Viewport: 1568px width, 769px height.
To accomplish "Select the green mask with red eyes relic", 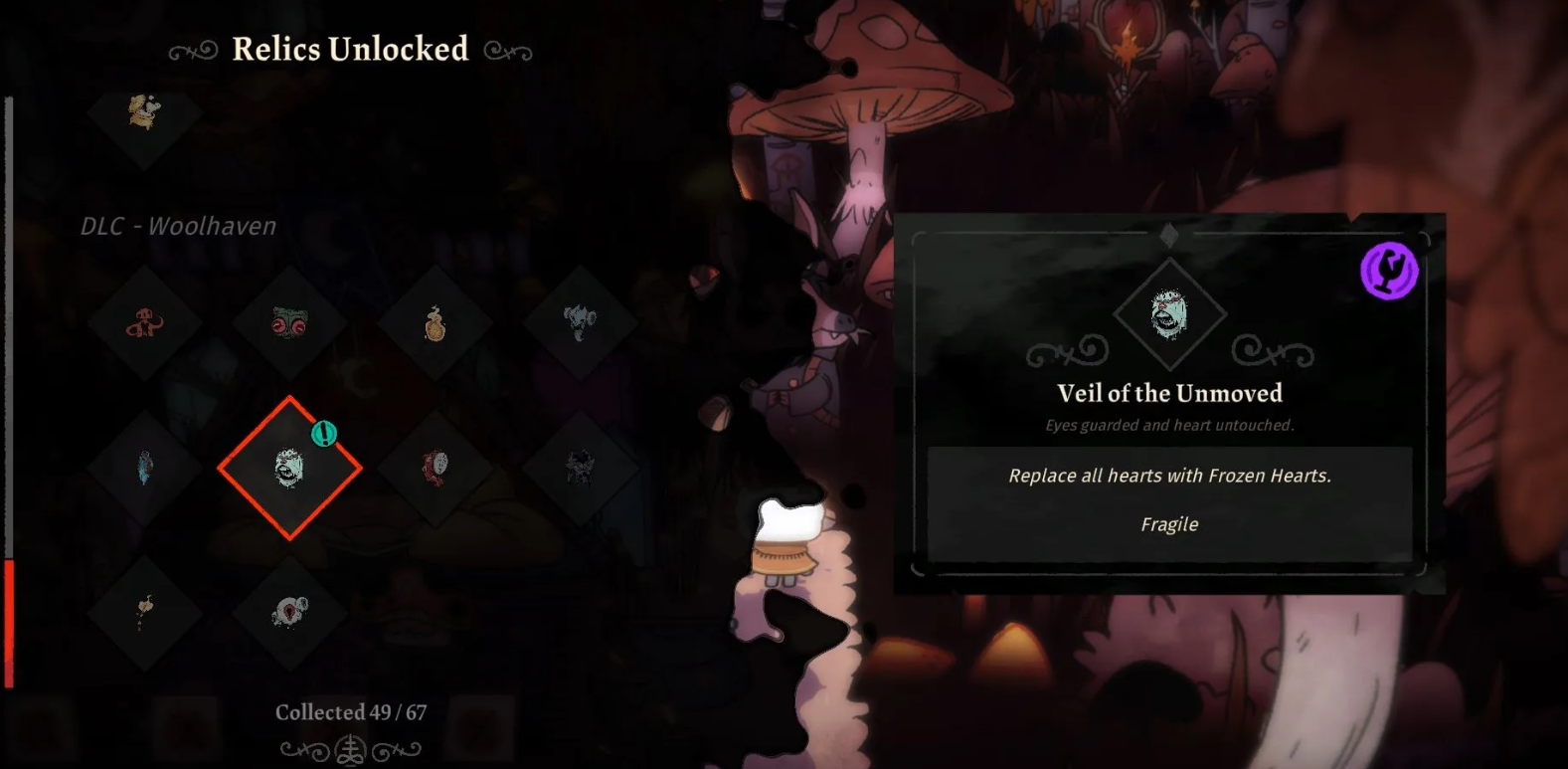I will [x=289, y=323].
